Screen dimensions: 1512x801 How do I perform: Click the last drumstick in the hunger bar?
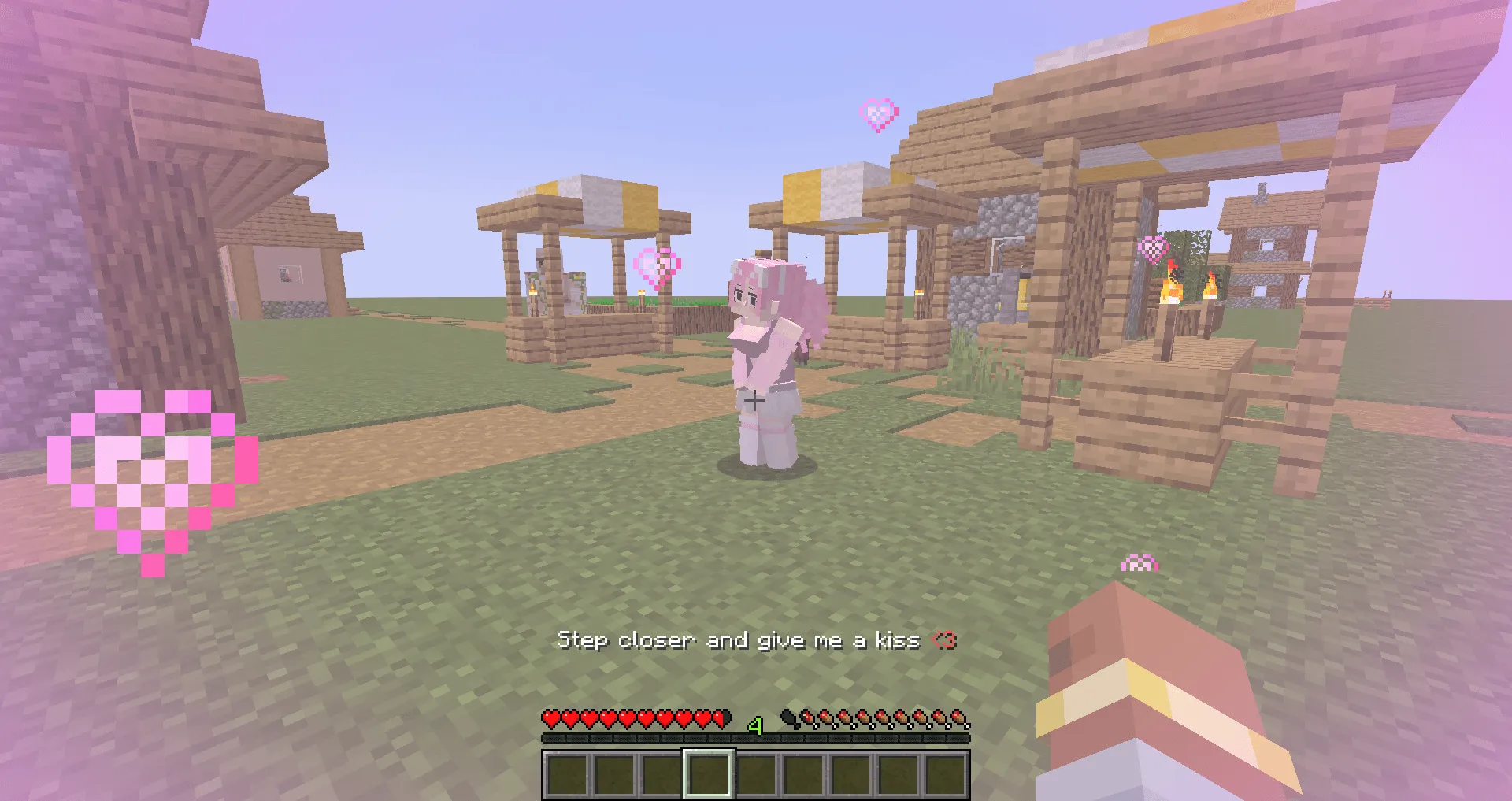(x=962, y=719)
